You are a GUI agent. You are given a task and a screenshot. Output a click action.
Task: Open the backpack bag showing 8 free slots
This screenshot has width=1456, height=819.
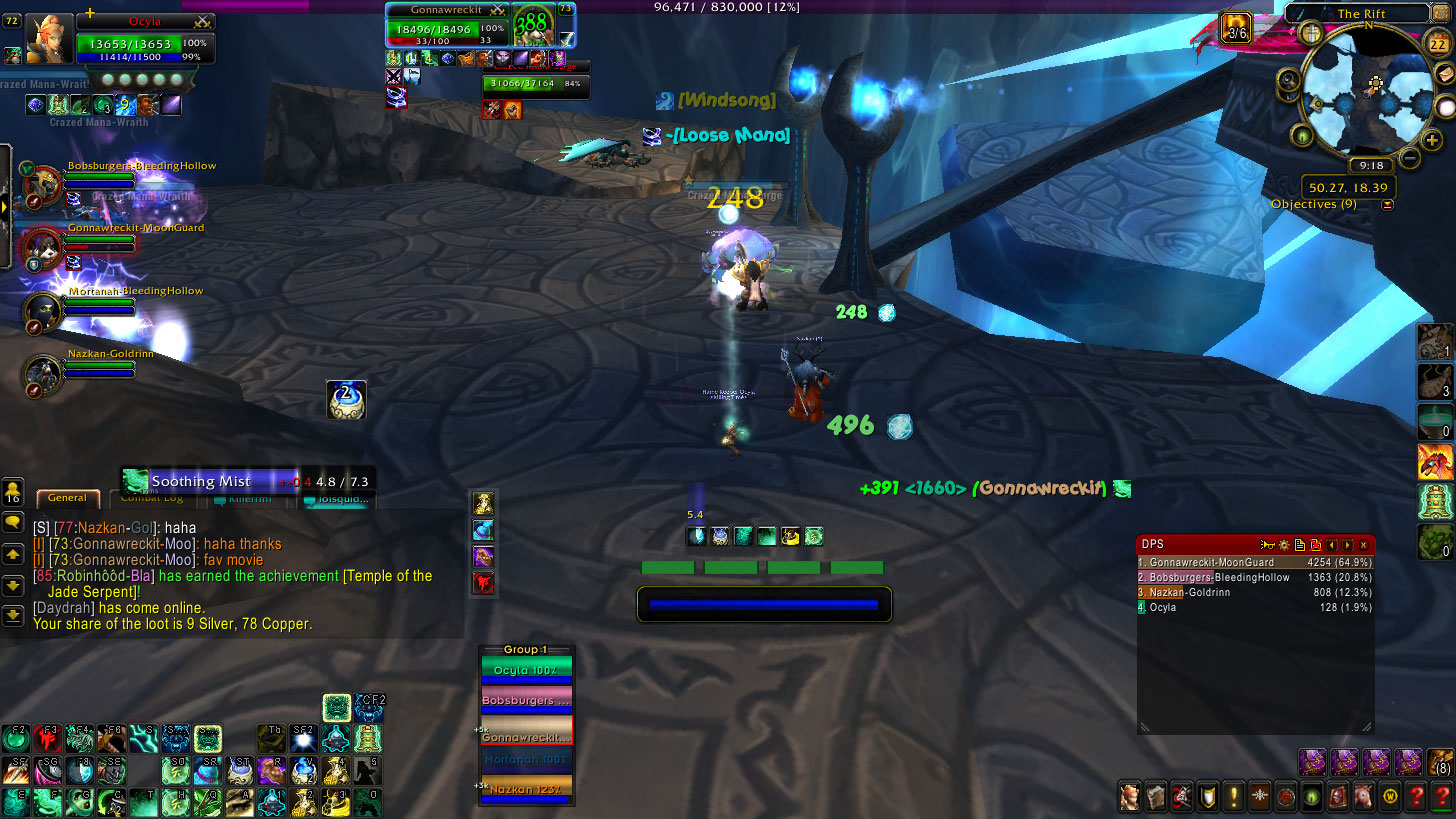tap(1440, 762)
